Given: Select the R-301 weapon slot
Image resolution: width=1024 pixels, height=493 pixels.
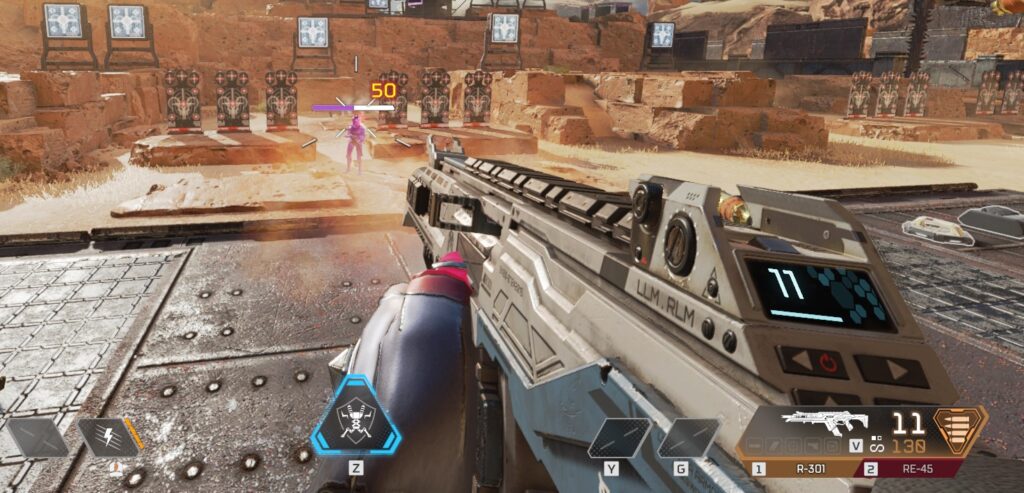Looking at the screenshot, I should 806,468.
